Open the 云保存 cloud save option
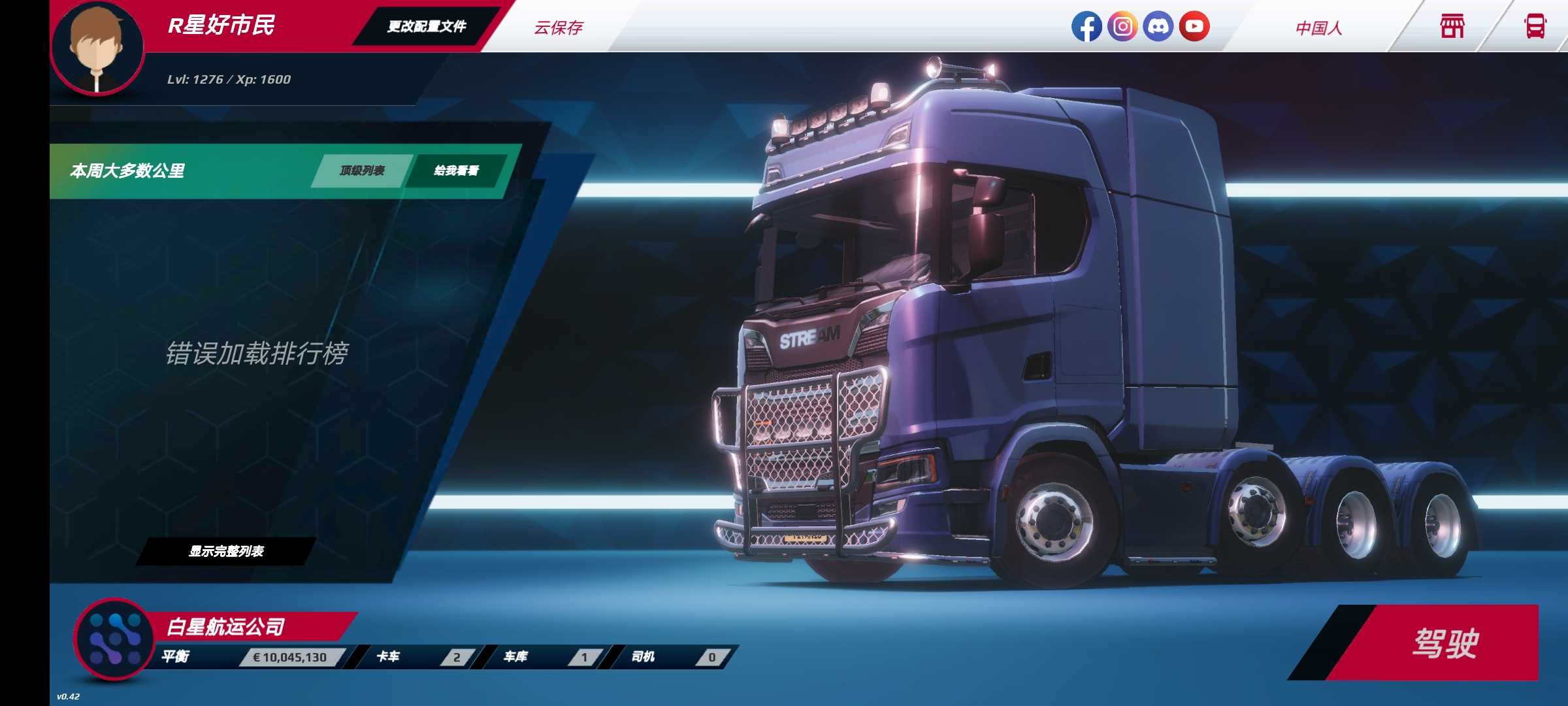 click(558, 27)
